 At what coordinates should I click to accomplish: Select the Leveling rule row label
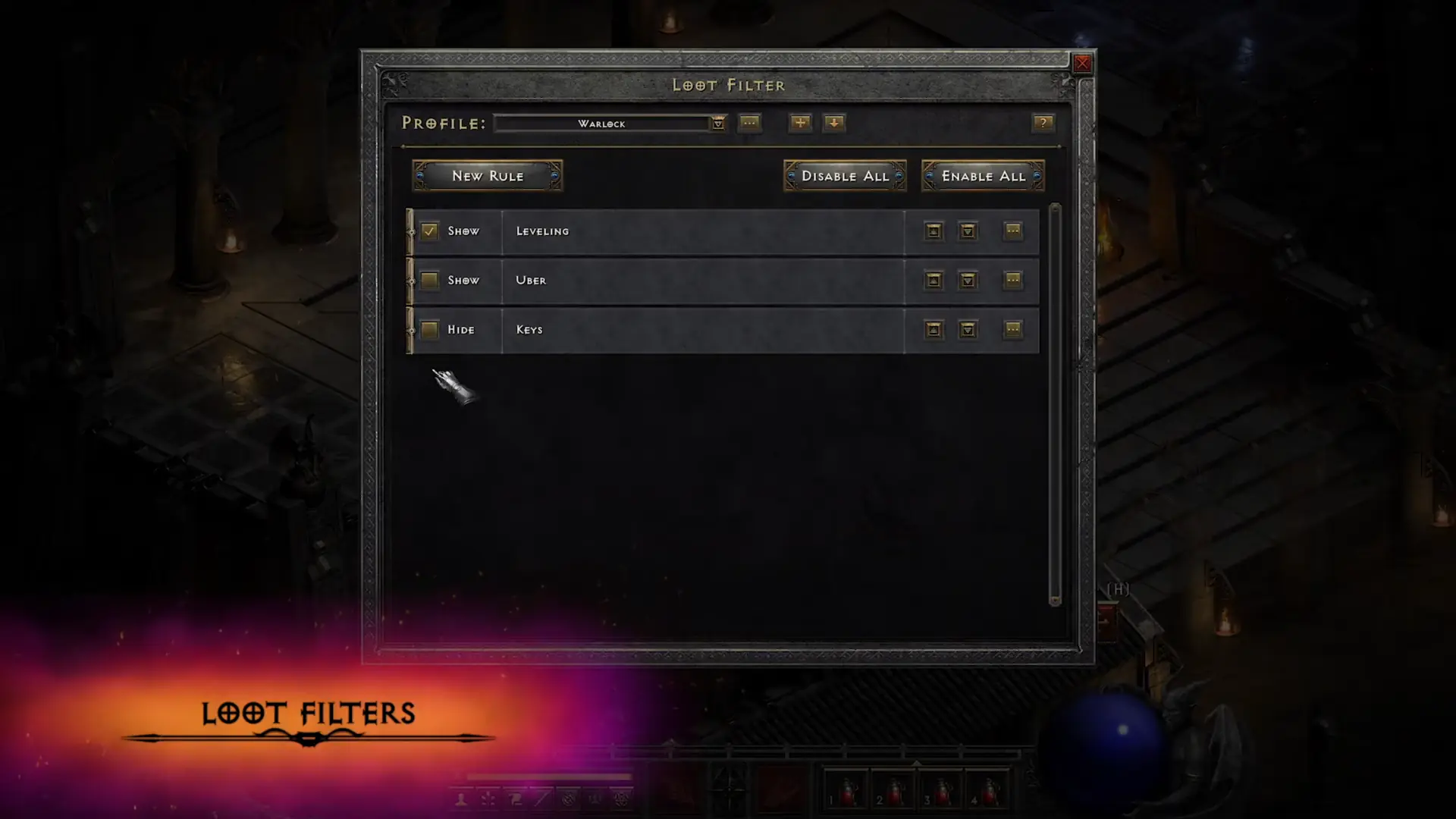pyautogui.click(x=541, y=231)
